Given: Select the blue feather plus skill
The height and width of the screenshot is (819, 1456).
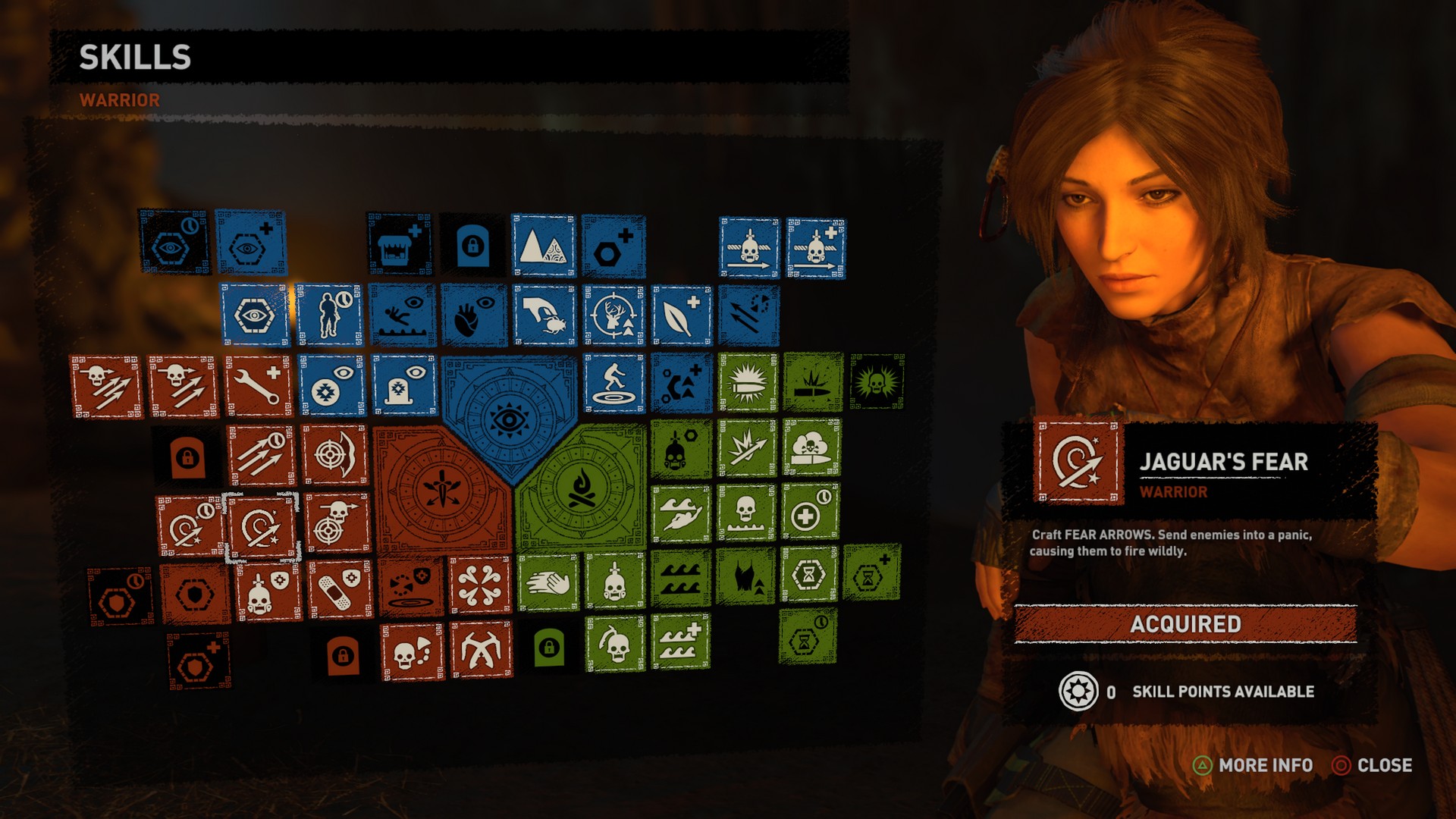Looking at the screenshot, I should [x=681, y=315].
